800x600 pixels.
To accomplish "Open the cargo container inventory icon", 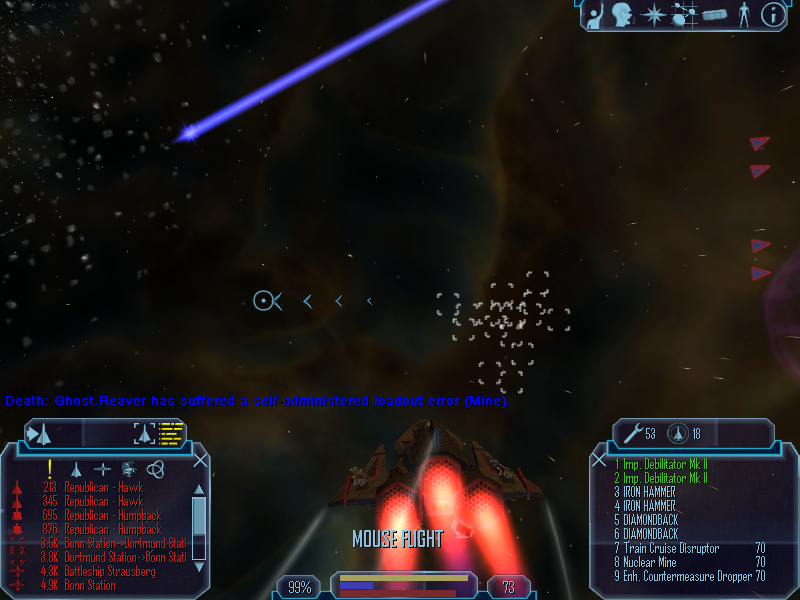I will click(714, 15).
